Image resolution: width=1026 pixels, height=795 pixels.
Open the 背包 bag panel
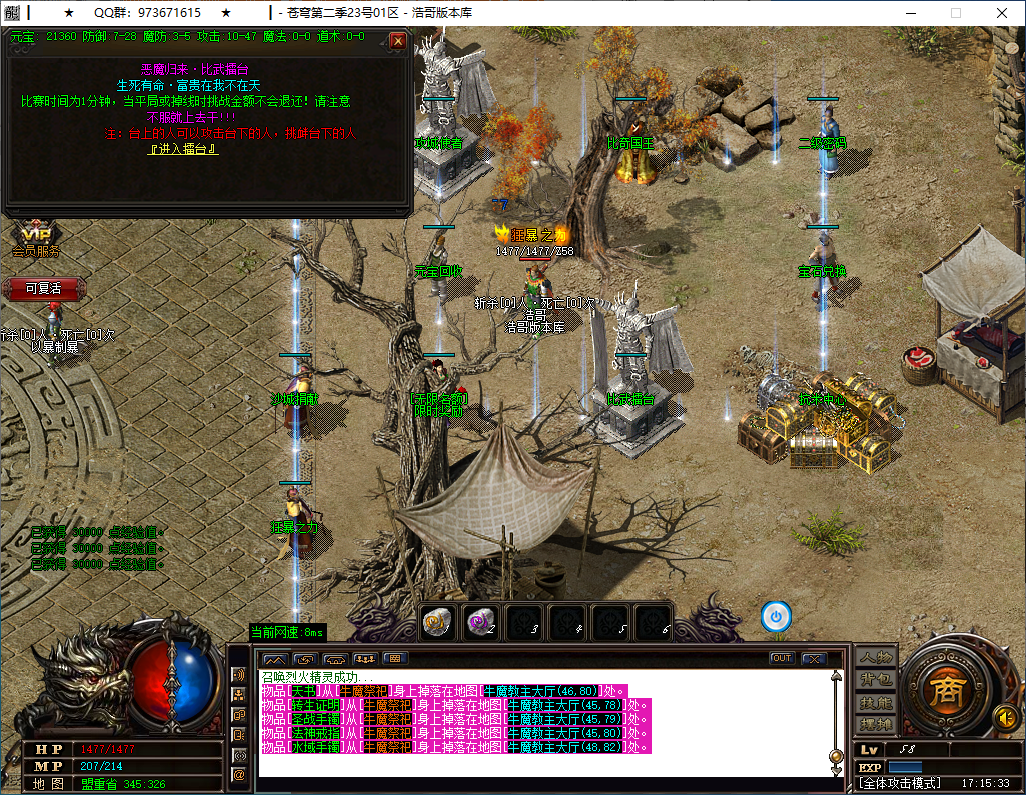876,680
